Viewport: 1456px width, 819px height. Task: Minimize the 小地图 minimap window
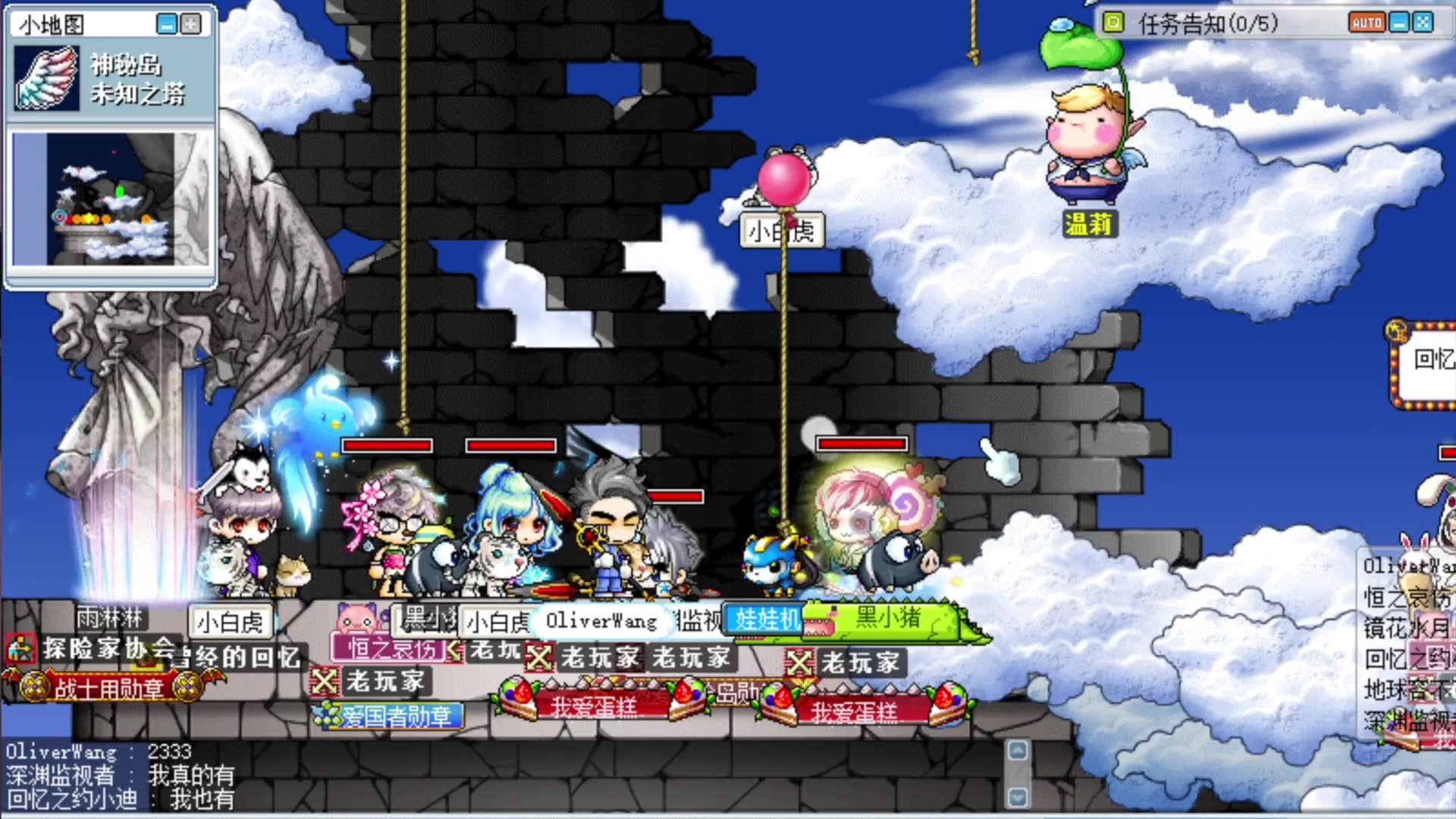pyautogui.click(x=166, y=24)
